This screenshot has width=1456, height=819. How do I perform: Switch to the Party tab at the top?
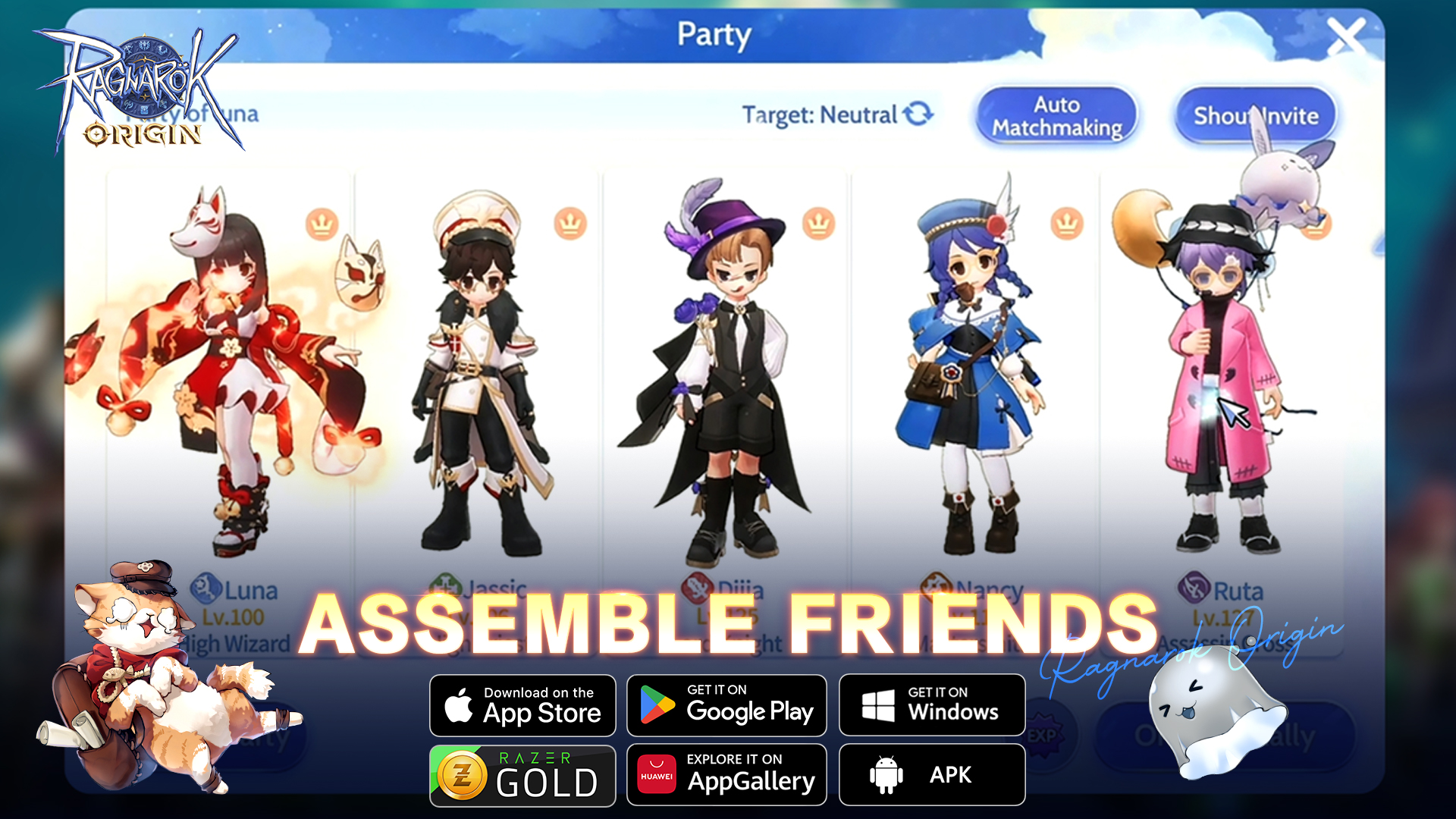coord(715,35)
